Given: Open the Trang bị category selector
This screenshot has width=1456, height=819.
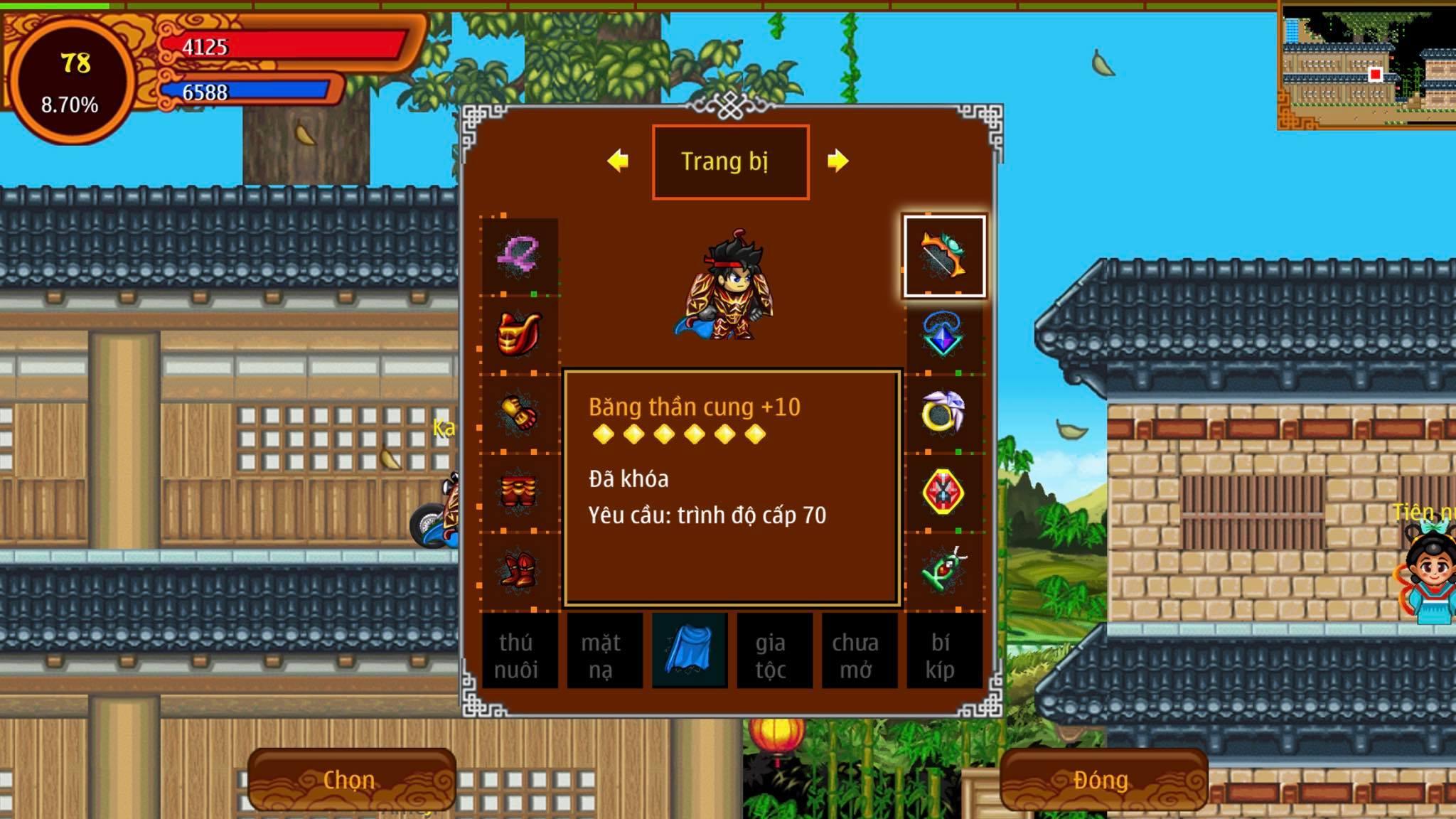Looking at the screenshot, I should pos(730,161).
